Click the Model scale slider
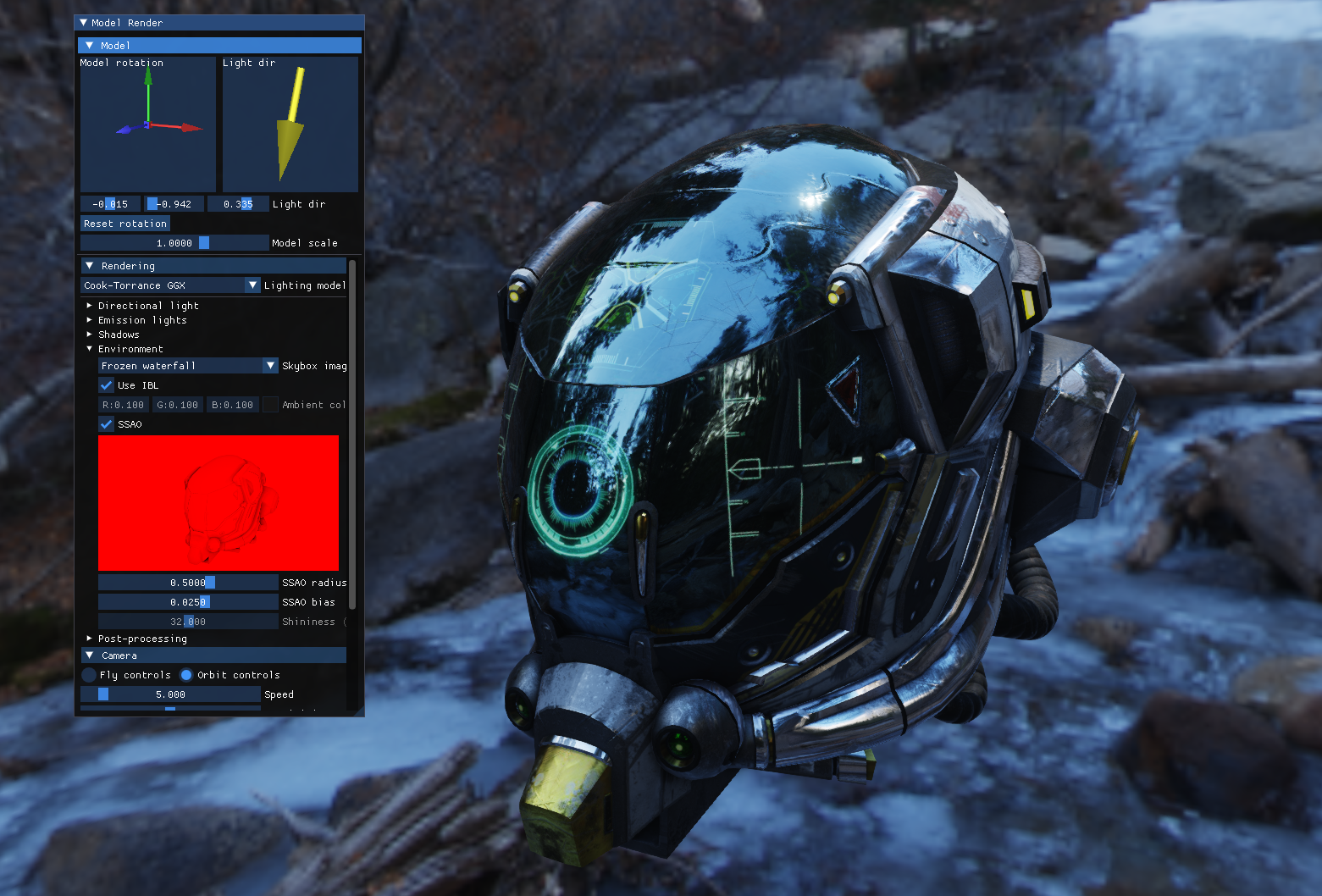The width and height of the screenshot is (1322, 896). click(x=174, y=243)
